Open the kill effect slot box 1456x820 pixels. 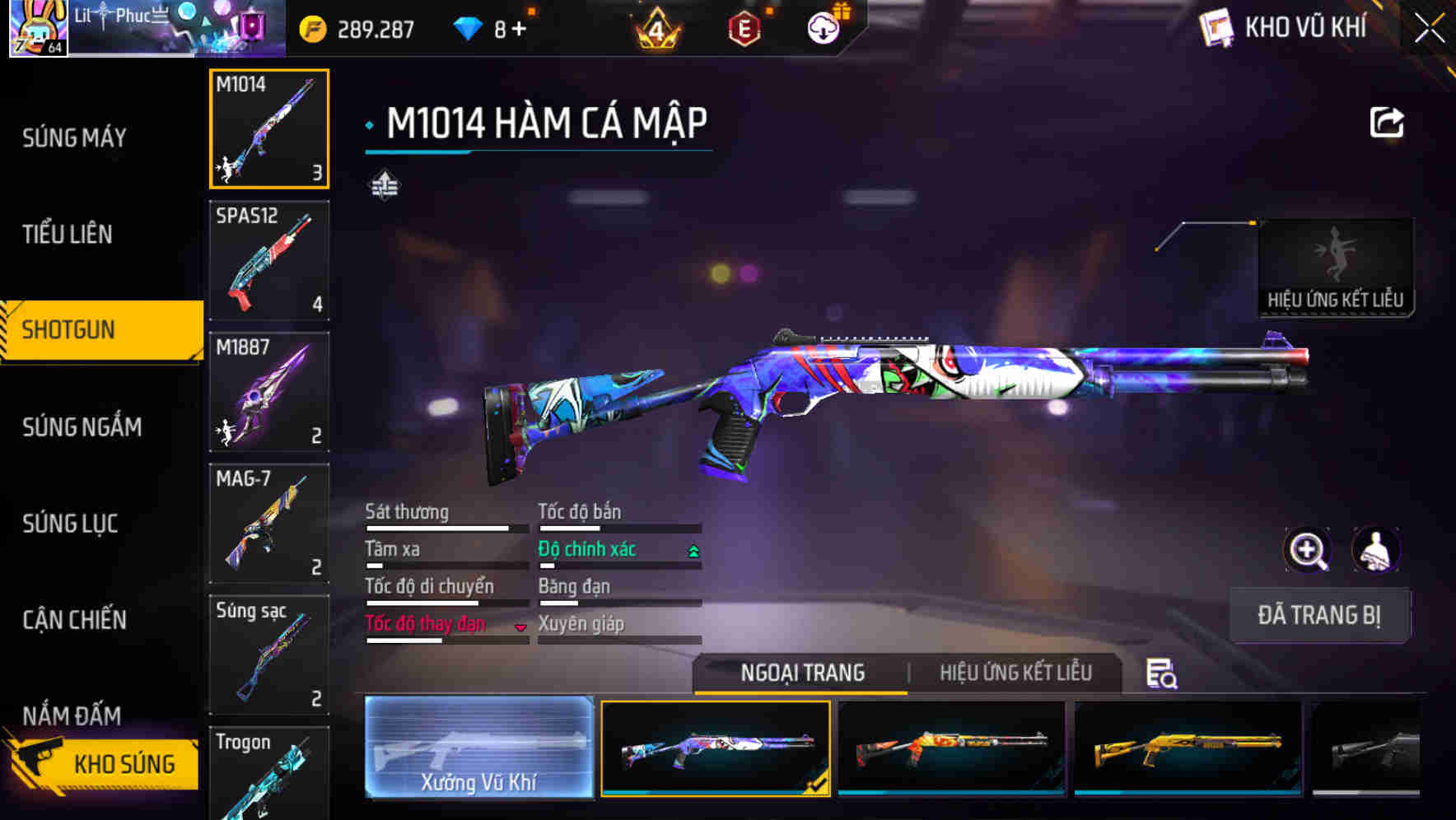[x=1335, y=268]
